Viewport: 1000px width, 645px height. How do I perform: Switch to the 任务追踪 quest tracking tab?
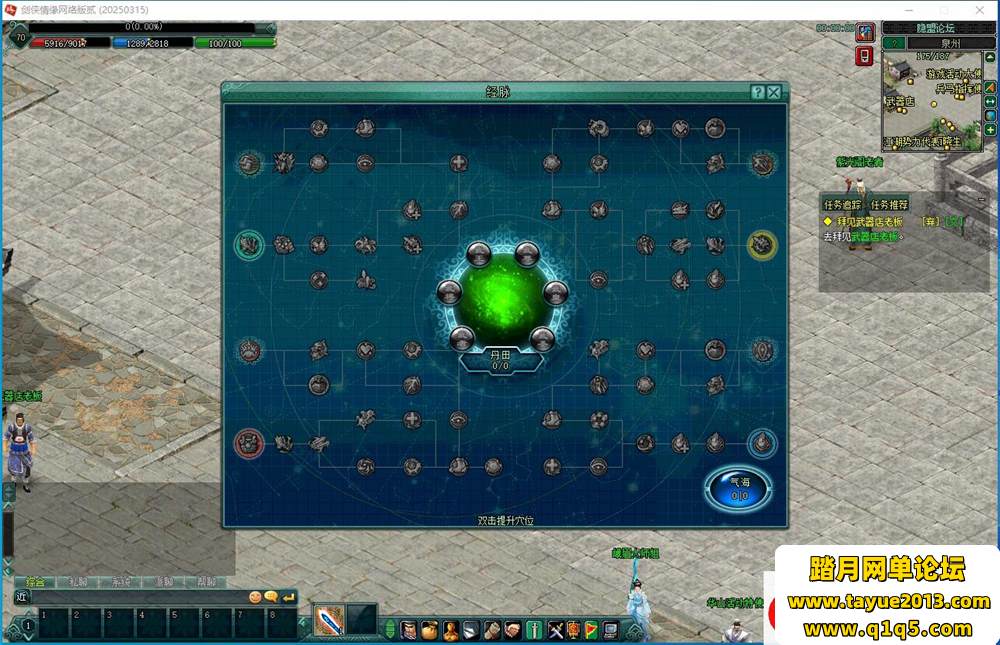coord(844,204)
